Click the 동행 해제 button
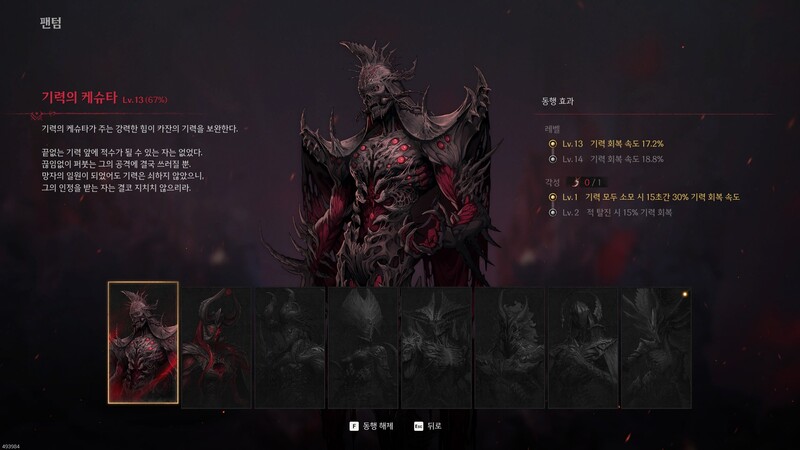Image resolution: width=800 pixels, height=450 pixels. 371,425
